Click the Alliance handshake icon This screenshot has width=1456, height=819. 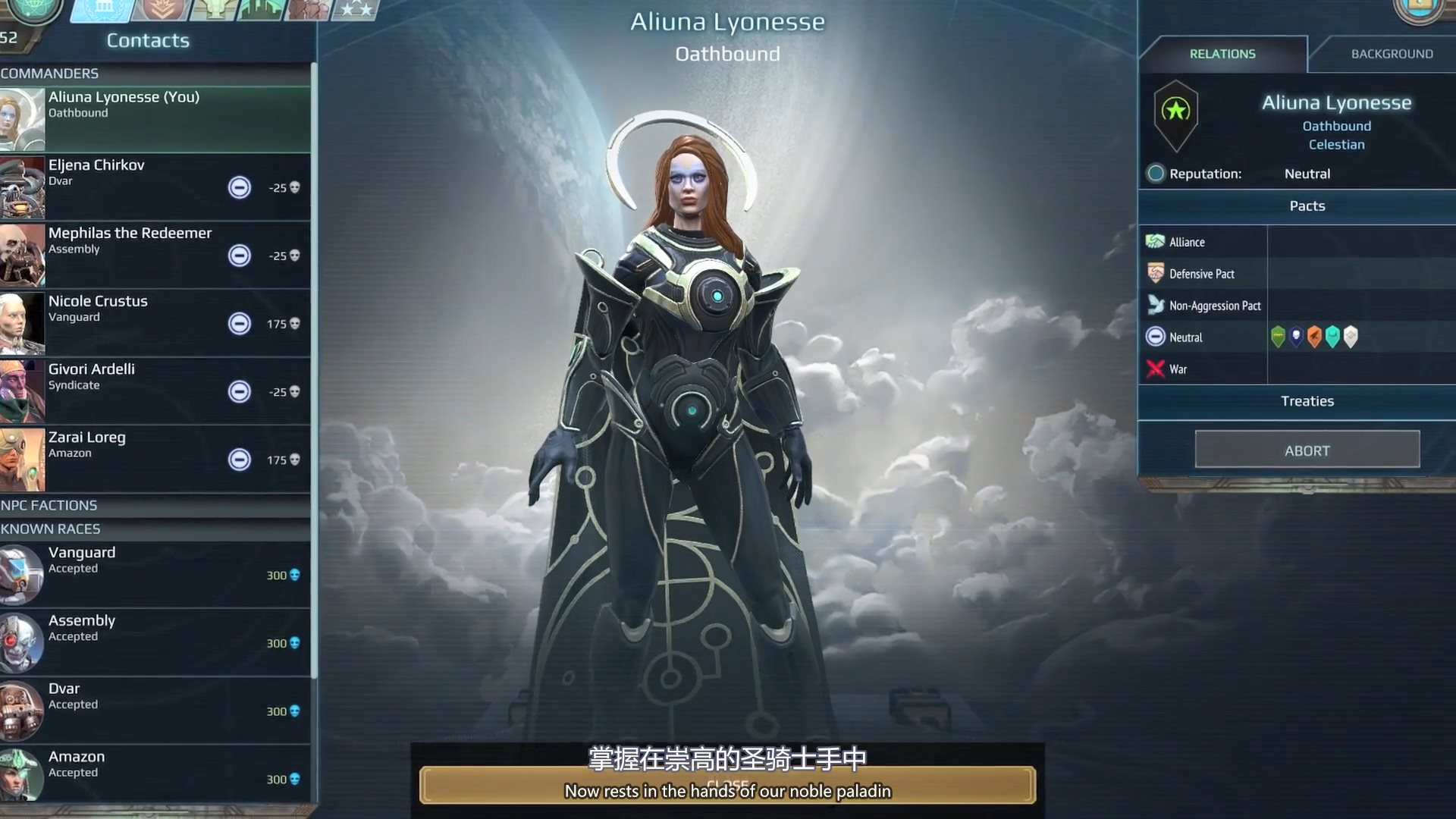click(x=1156, y=241)
